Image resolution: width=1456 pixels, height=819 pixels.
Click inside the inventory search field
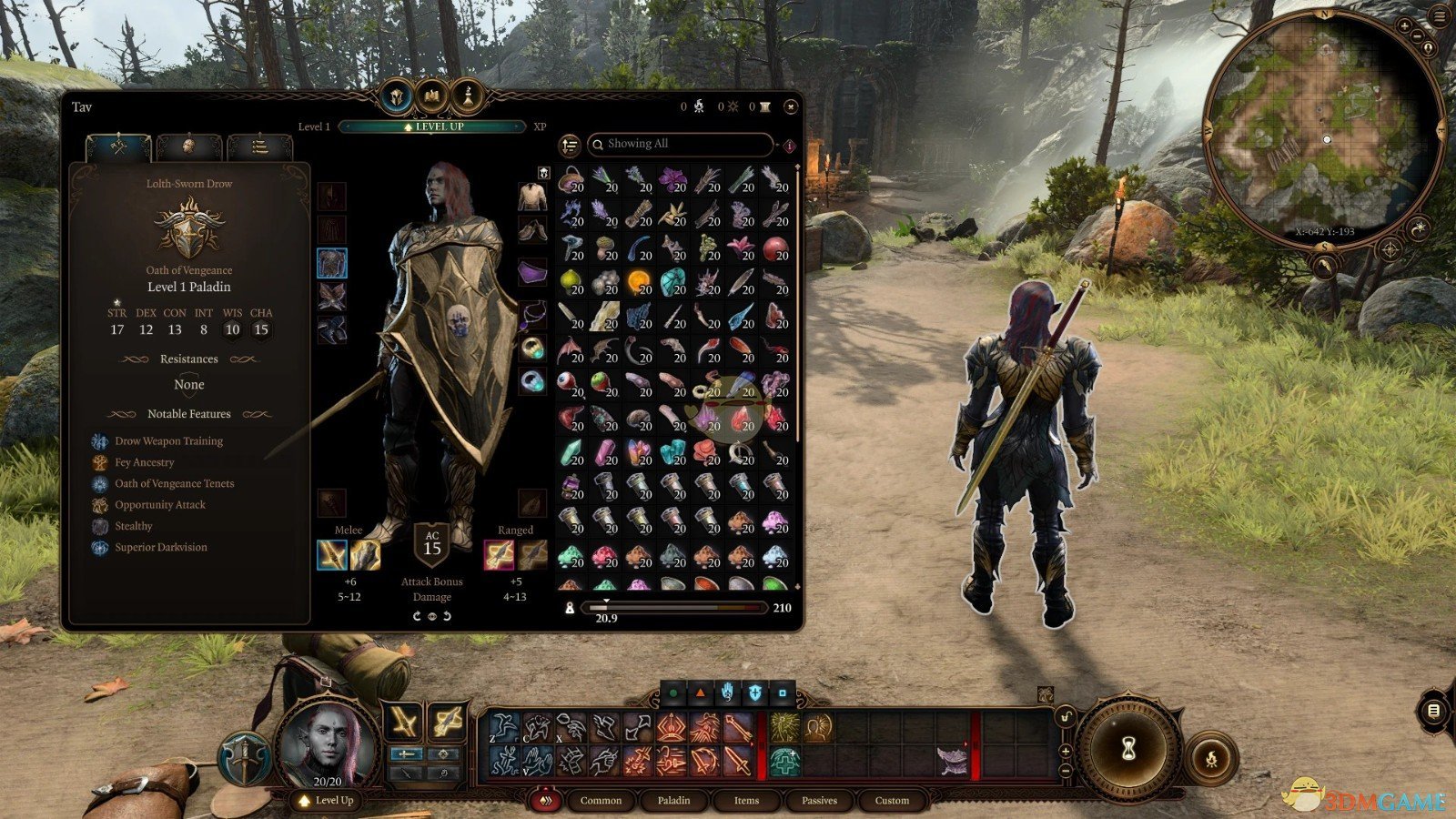(682, 144)
